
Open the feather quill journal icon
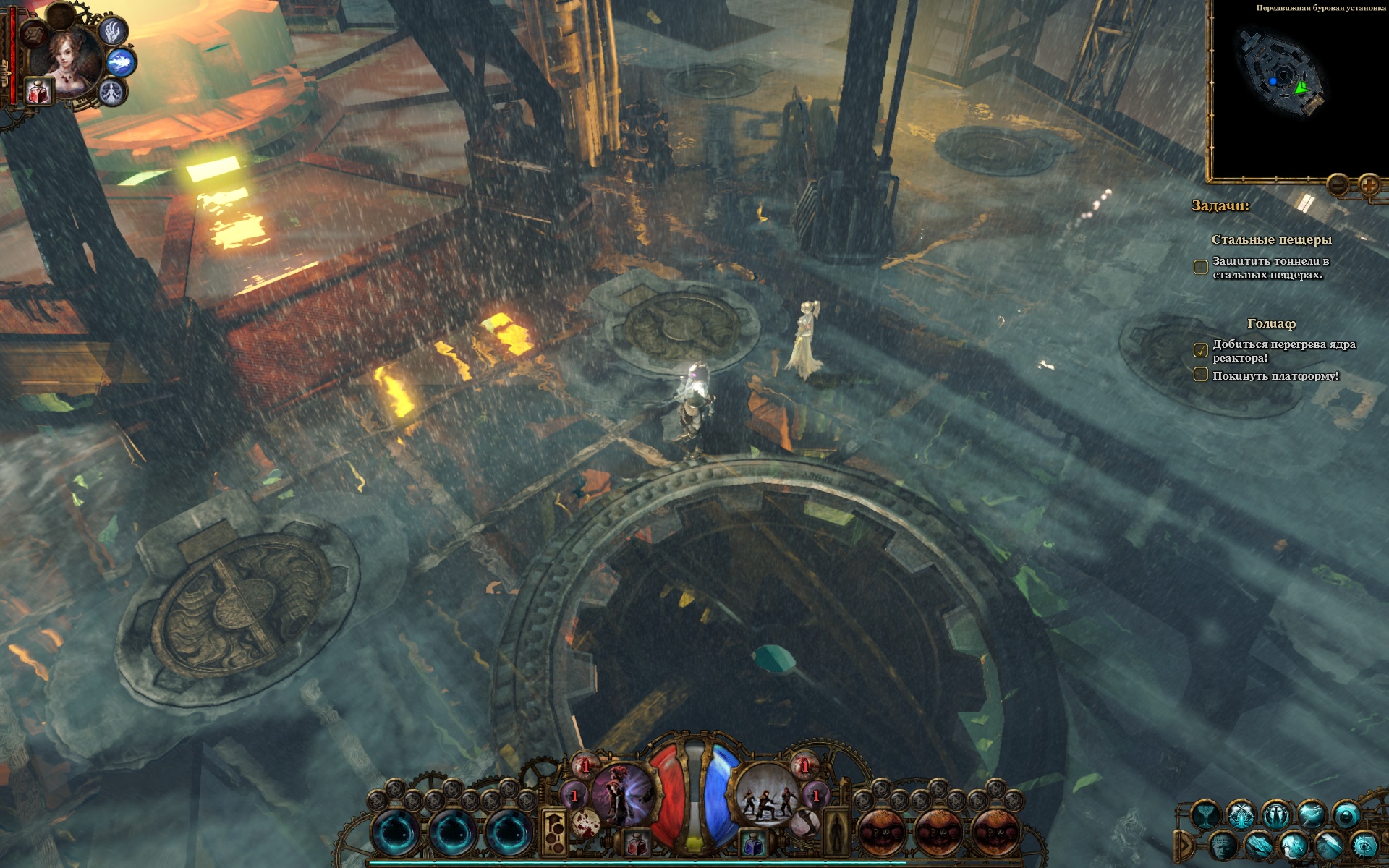coord(1330,846)
